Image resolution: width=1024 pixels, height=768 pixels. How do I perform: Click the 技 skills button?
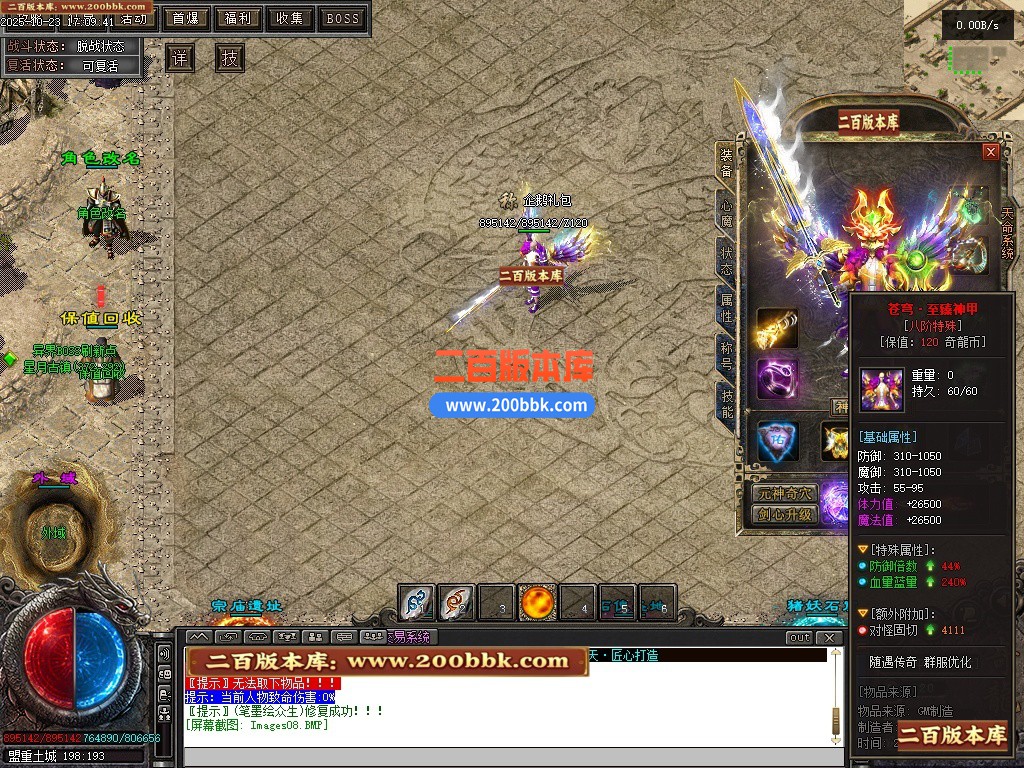(x=230, y=58)
